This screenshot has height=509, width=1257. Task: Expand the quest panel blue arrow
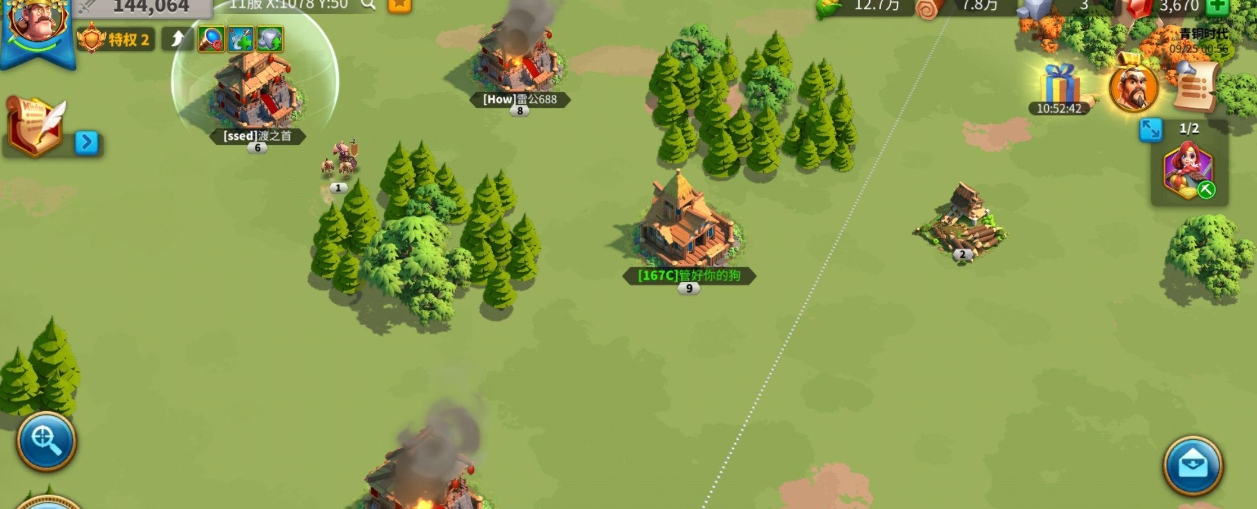coord(87,142)
